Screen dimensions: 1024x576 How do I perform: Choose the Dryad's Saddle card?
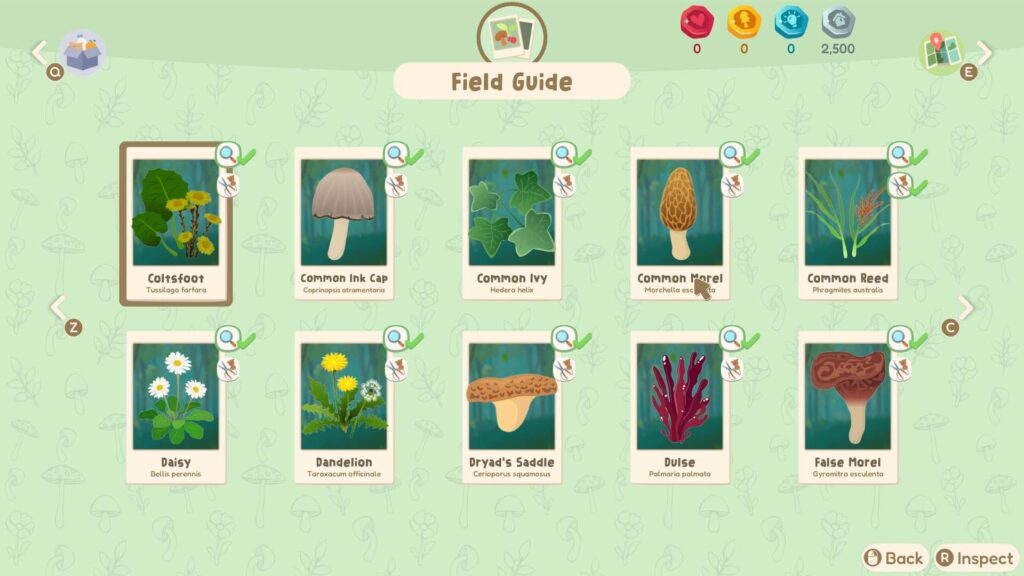511,408
